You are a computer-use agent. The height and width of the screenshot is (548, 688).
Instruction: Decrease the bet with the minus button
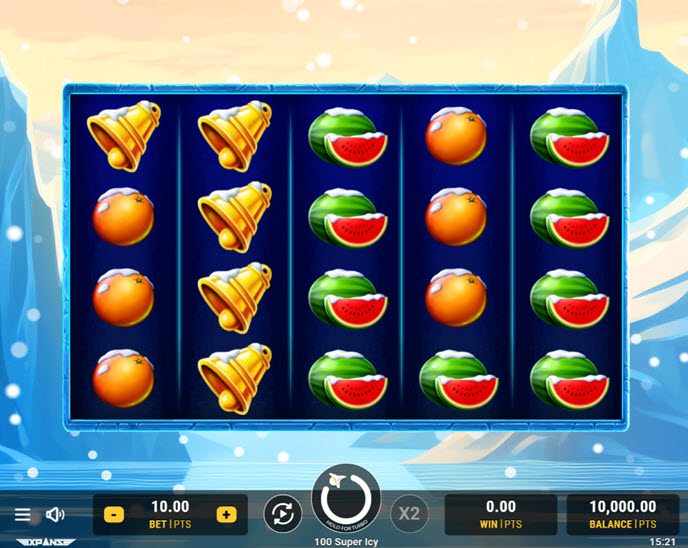(114, 514)
